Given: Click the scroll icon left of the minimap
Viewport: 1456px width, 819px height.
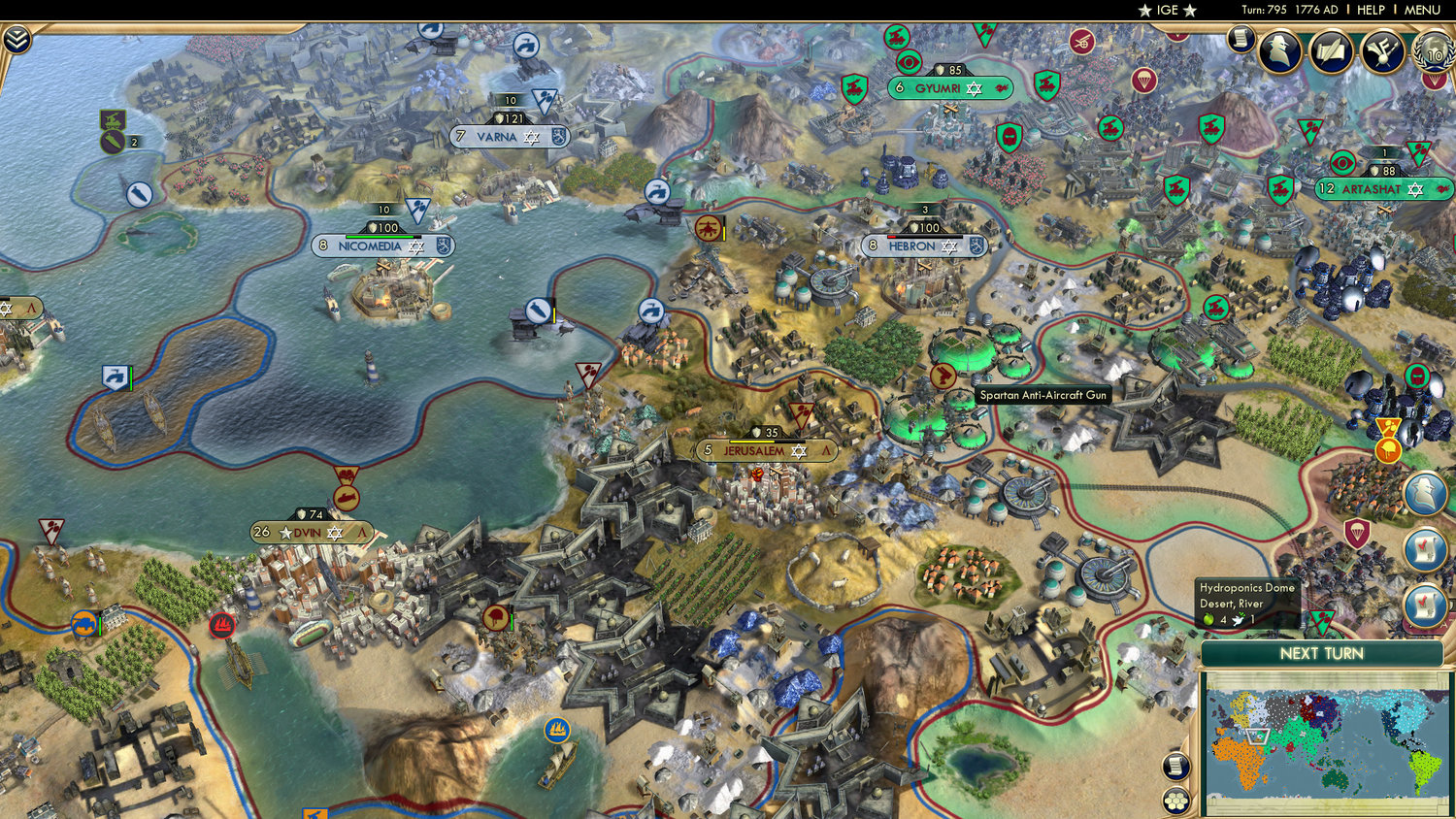Looking at the screenshot, I should click(1174, 767).
